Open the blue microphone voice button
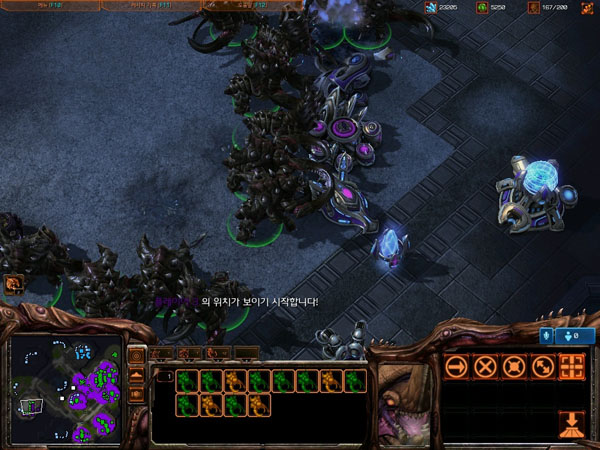The image size is (600, 450). [548, 336]
